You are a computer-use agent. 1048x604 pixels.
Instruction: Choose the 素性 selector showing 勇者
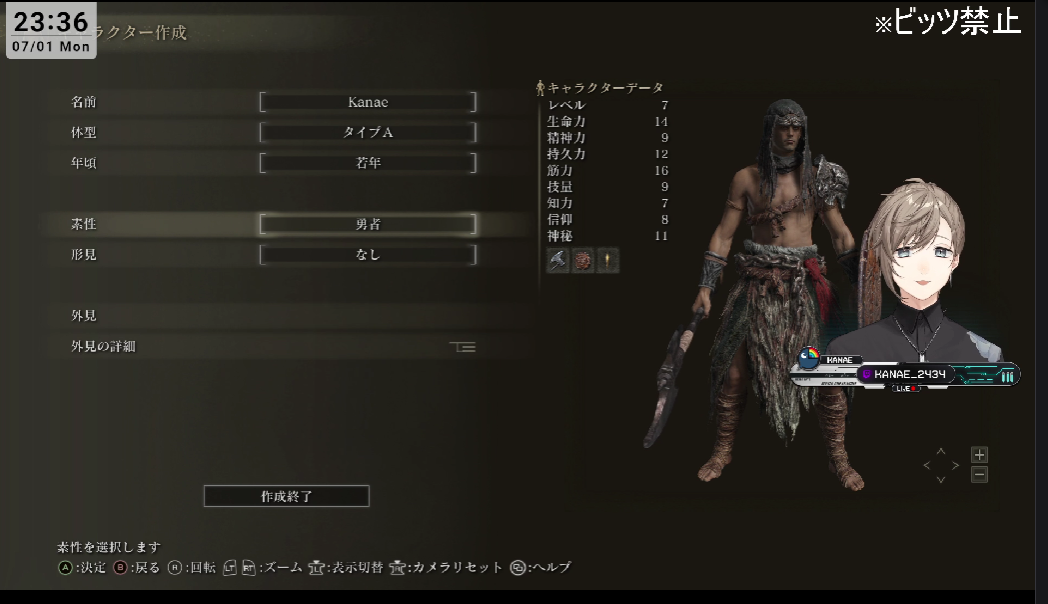(368, 225)
